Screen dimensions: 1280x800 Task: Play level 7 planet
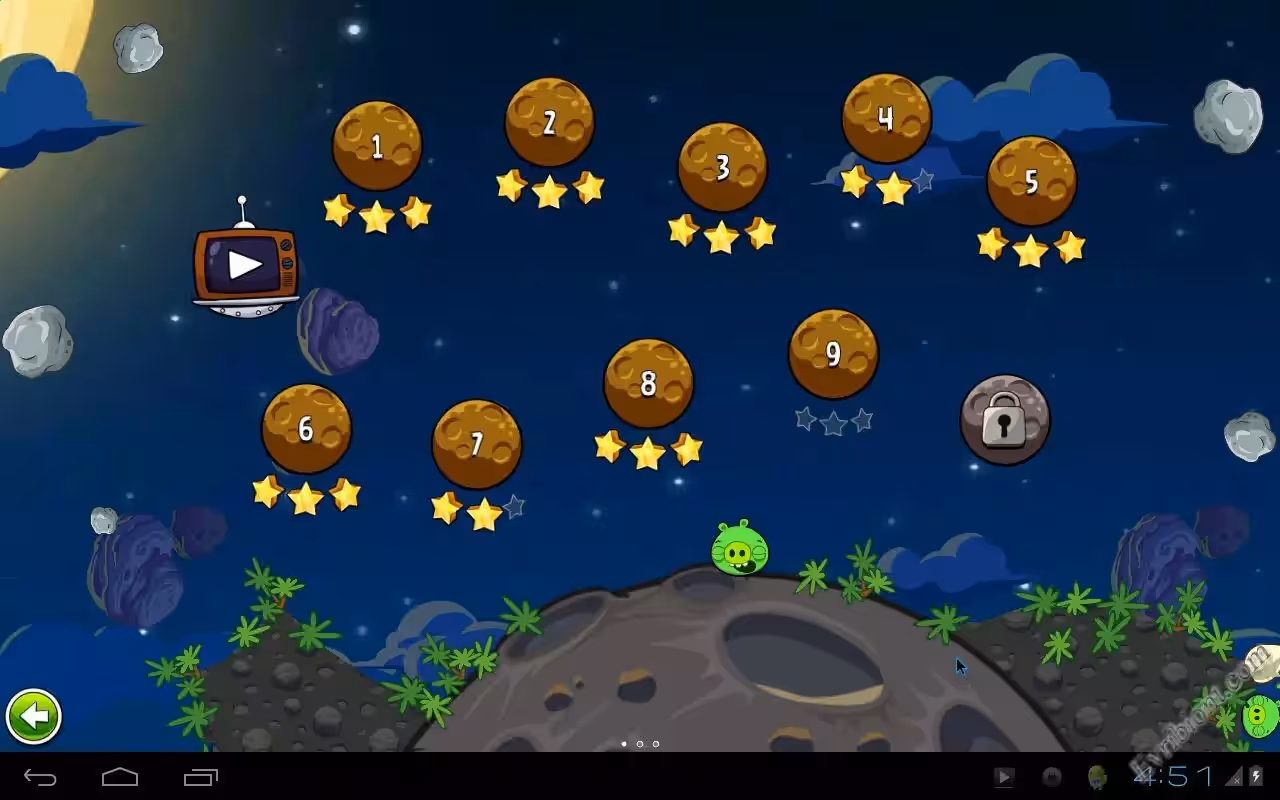pos(477,444)
